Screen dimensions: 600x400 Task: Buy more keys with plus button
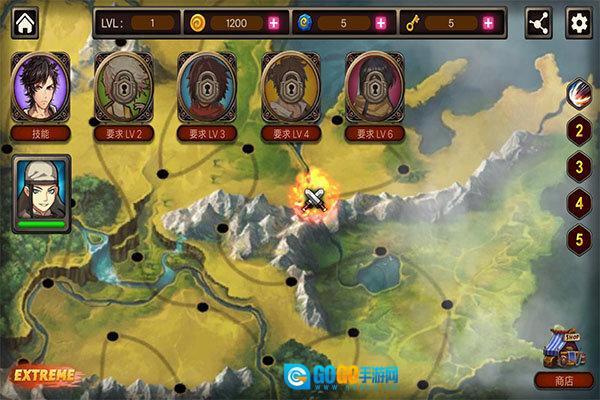point(488,22)
